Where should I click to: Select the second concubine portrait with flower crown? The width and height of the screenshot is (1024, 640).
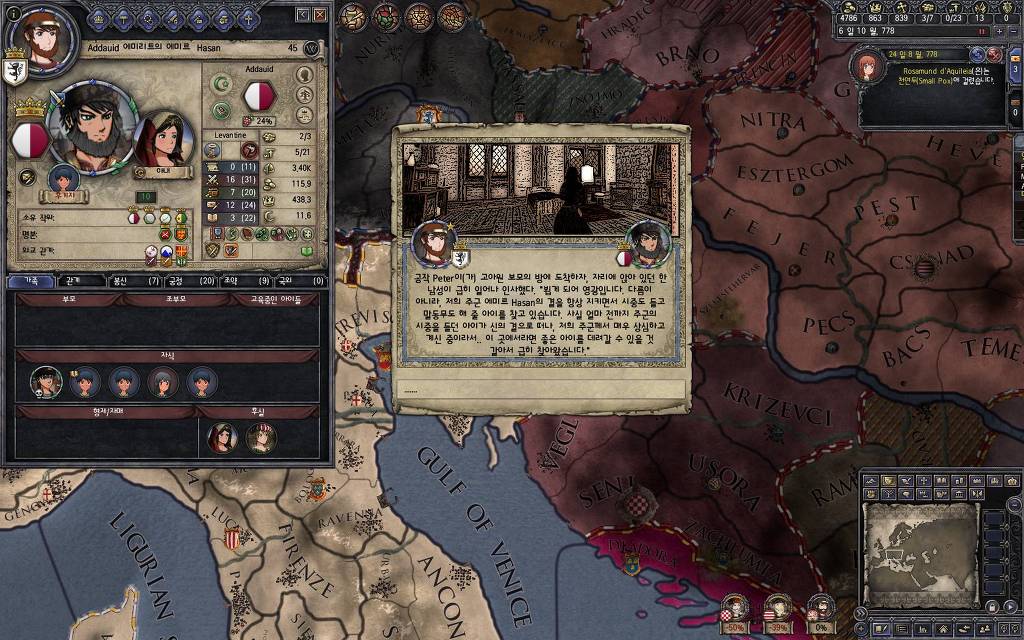[x=261, y=438]
